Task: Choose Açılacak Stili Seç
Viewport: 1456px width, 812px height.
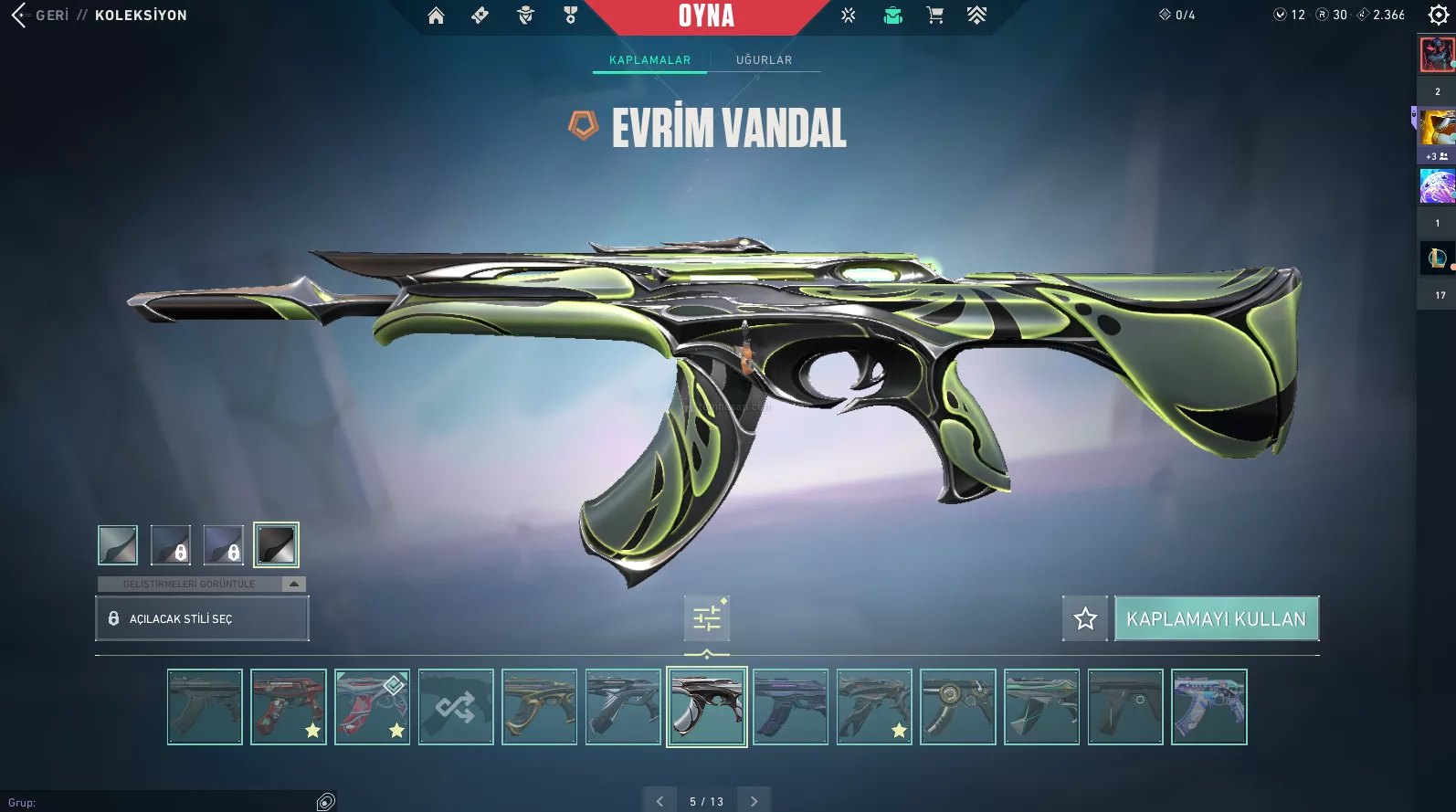Action: [202, 618]
